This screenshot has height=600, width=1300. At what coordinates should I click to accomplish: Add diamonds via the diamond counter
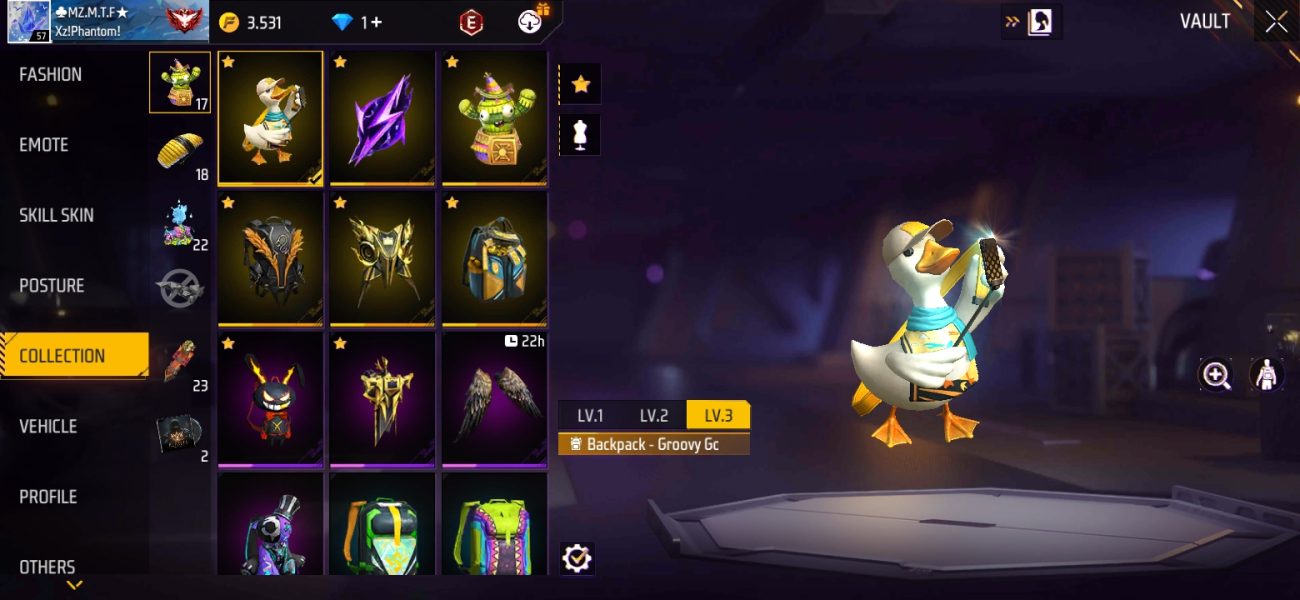[x=357, y=22]
